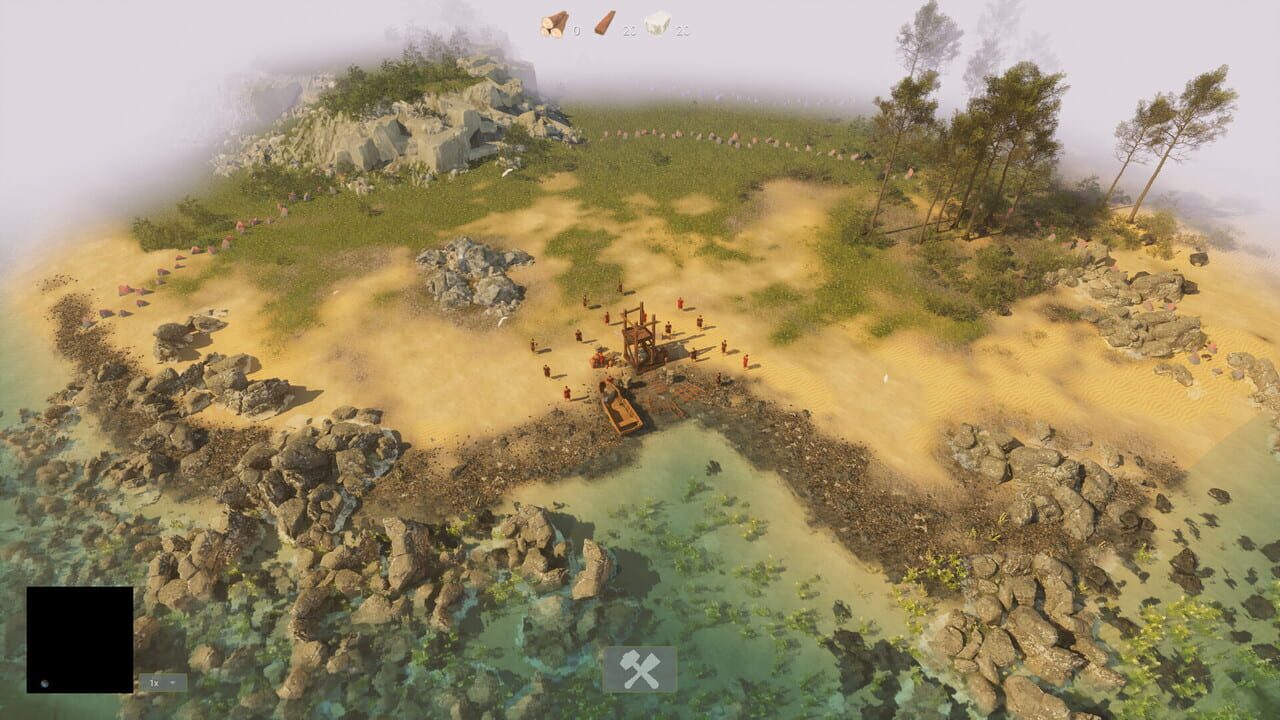Click the stone counter showing 20

680,29
